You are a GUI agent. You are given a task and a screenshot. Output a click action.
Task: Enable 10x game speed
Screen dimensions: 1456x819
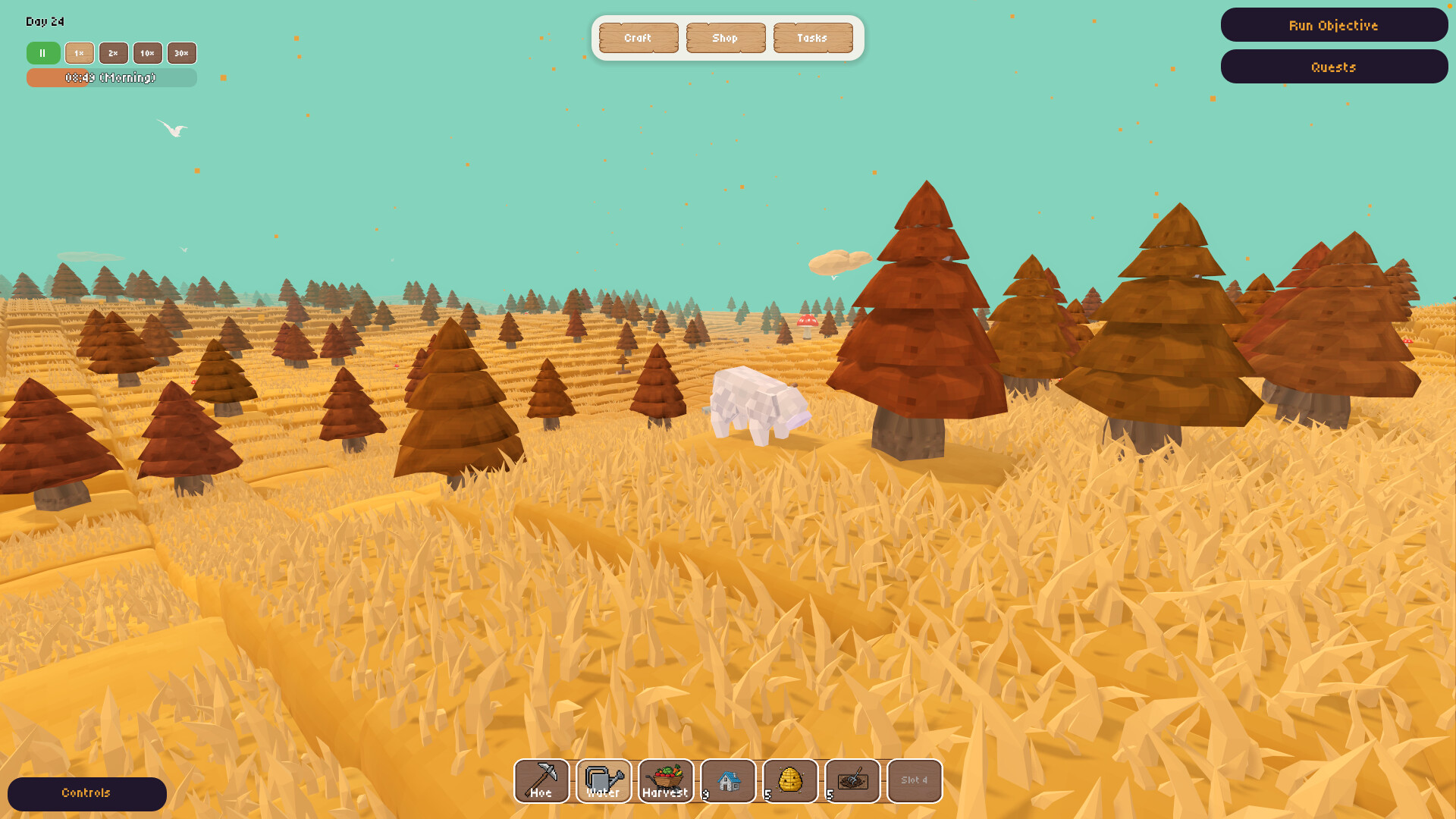[147, 53]
